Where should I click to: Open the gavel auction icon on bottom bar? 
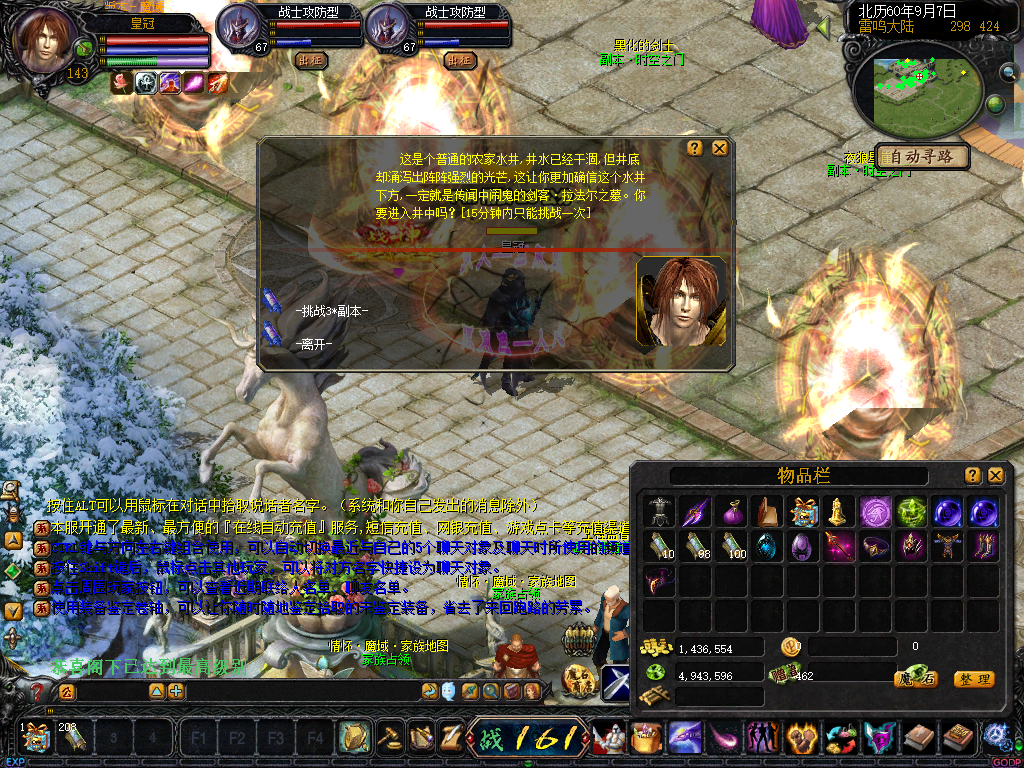389,738
